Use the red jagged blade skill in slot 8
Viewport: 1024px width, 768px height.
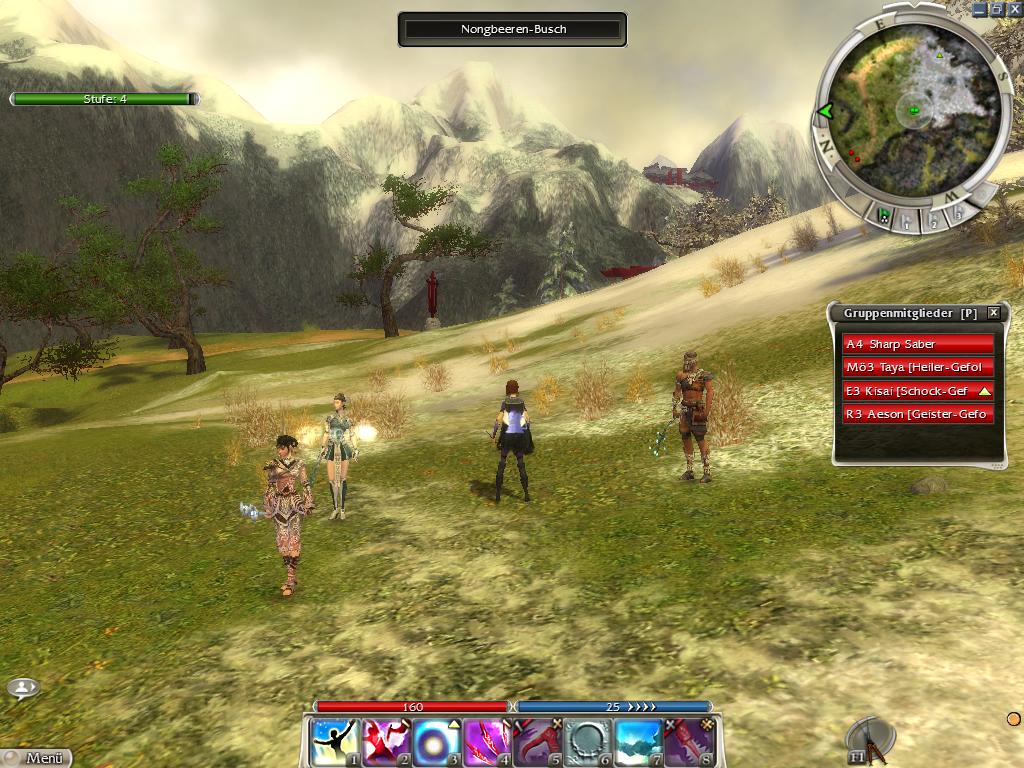[690, 742]
